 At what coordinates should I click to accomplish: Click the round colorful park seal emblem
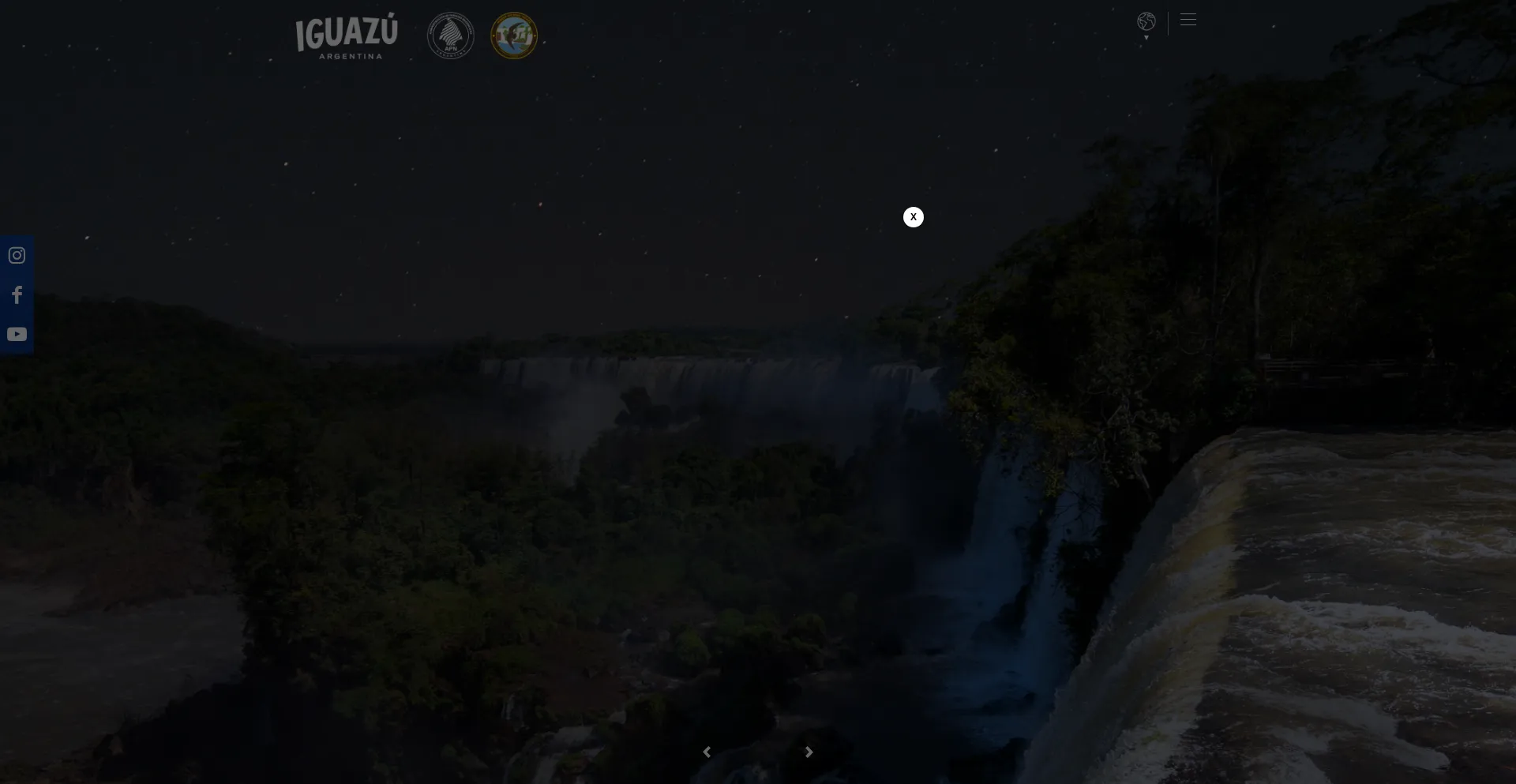[x=513, y=36]
